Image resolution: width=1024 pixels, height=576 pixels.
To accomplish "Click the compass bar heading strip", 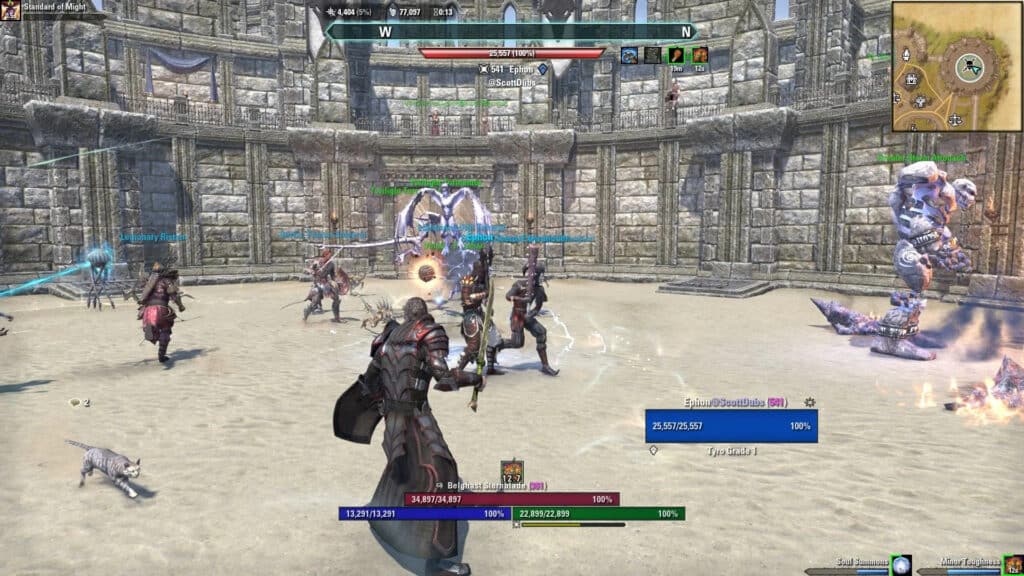I will click(x=510, y=31).
